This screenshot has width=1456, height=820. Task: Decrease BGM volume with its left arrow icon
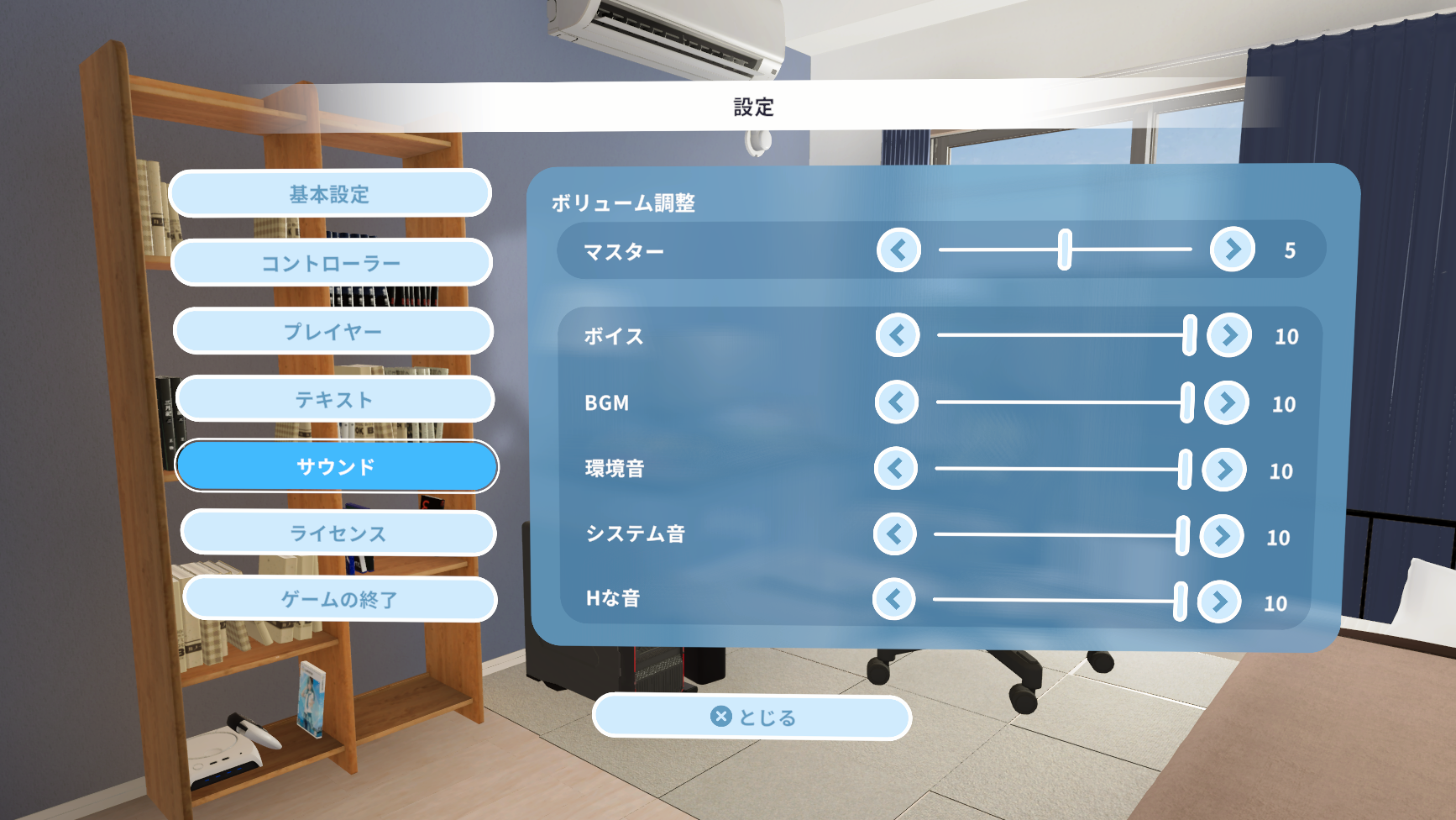pyautogui.click(x=896, y=402)
